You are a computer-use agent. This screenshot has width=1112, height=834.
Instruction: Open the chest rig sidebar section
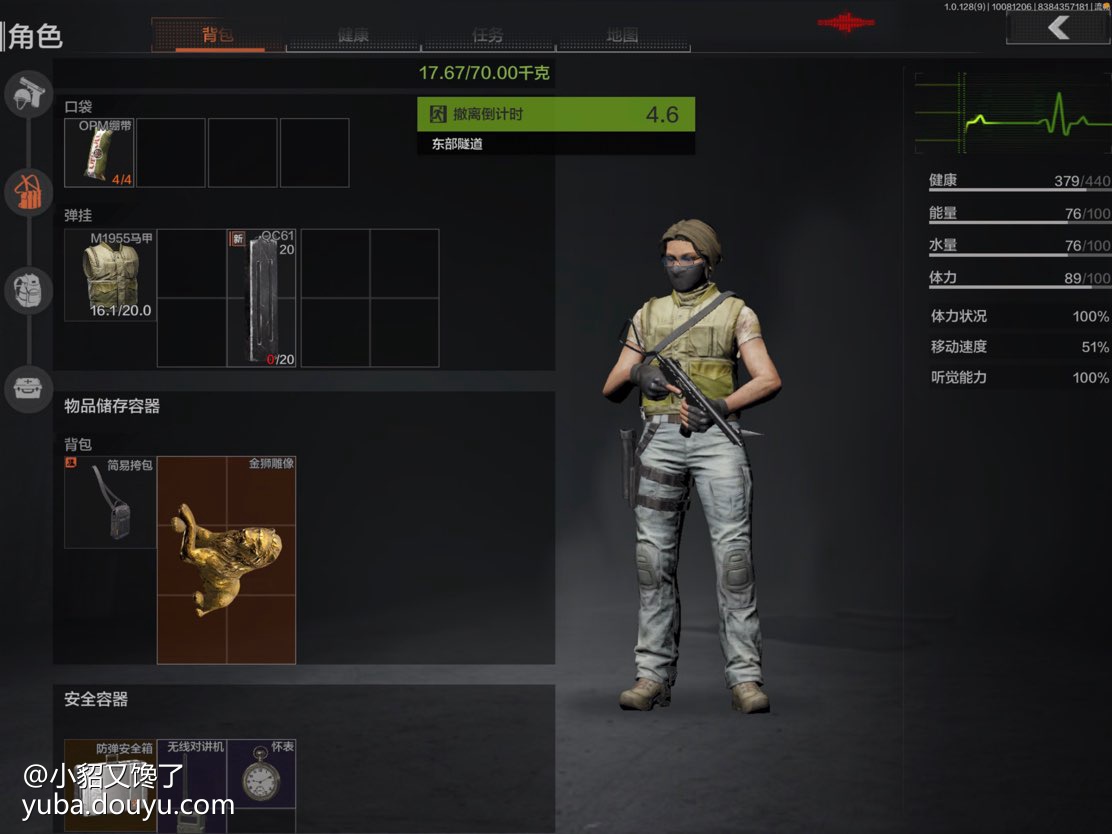[x=28, y=192]
